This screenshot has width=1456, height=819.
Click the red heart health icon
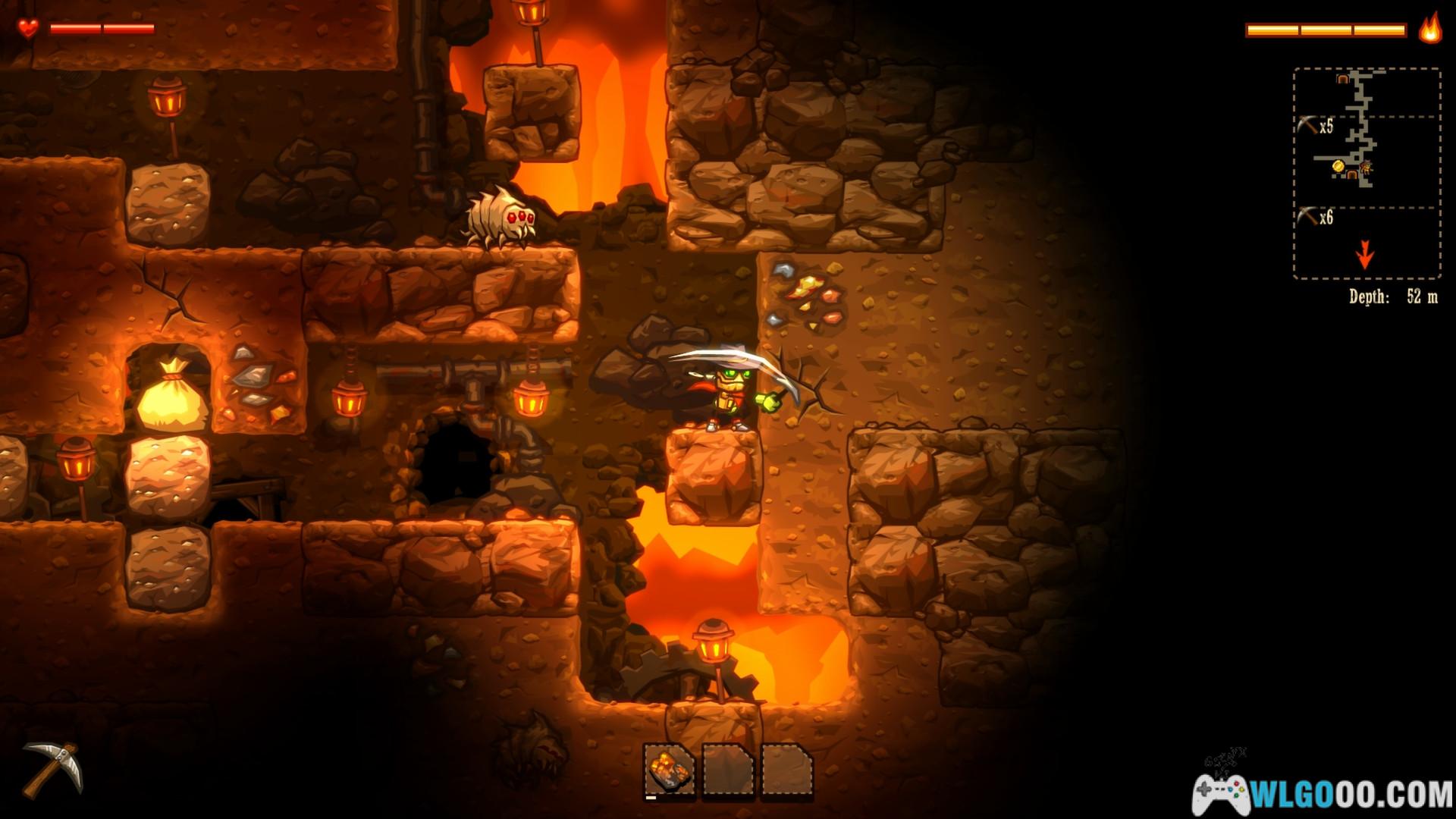click(29, 29)
